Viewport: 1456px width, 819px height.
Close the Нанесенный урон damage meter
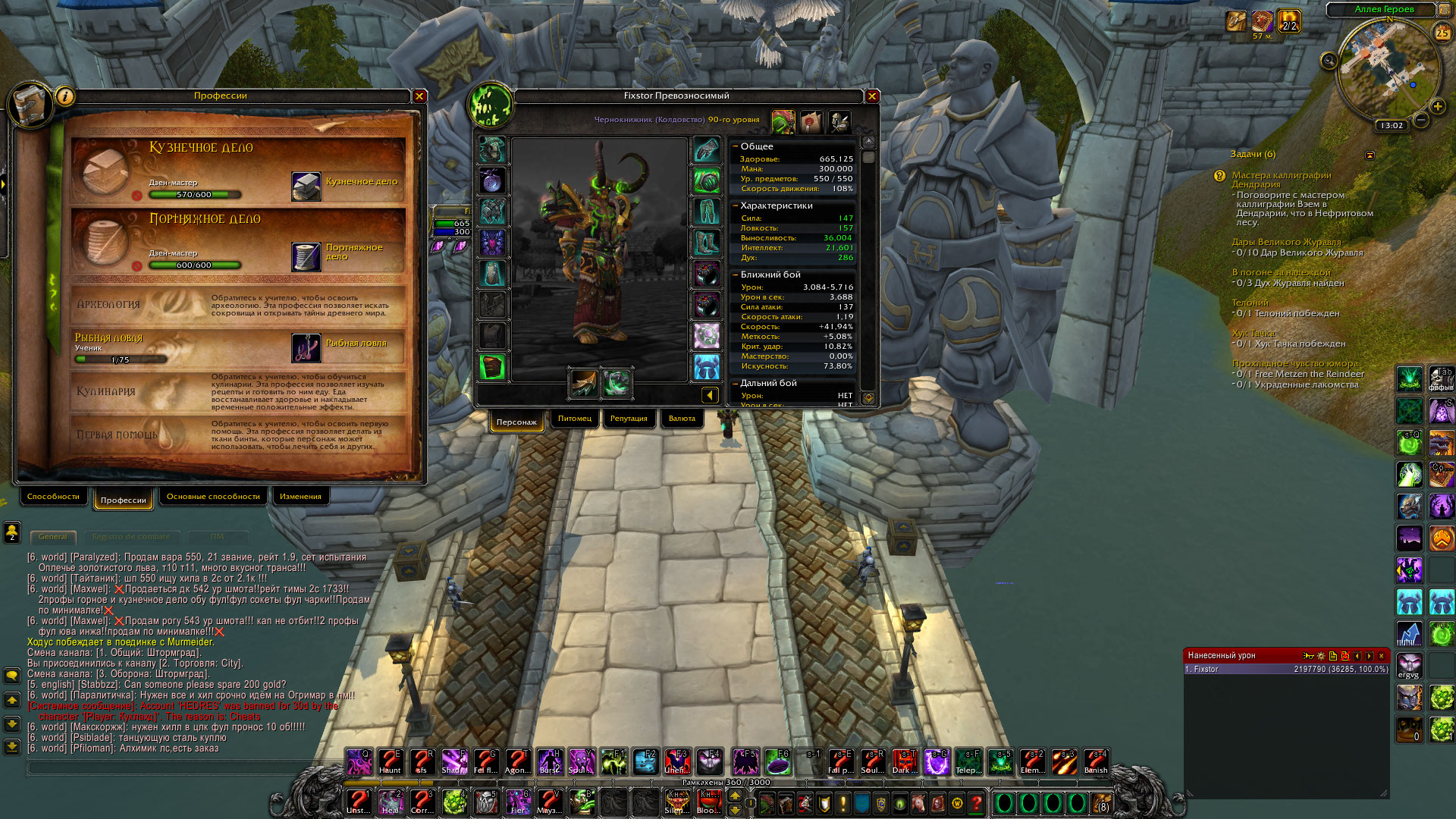(x=1381, y=656)
